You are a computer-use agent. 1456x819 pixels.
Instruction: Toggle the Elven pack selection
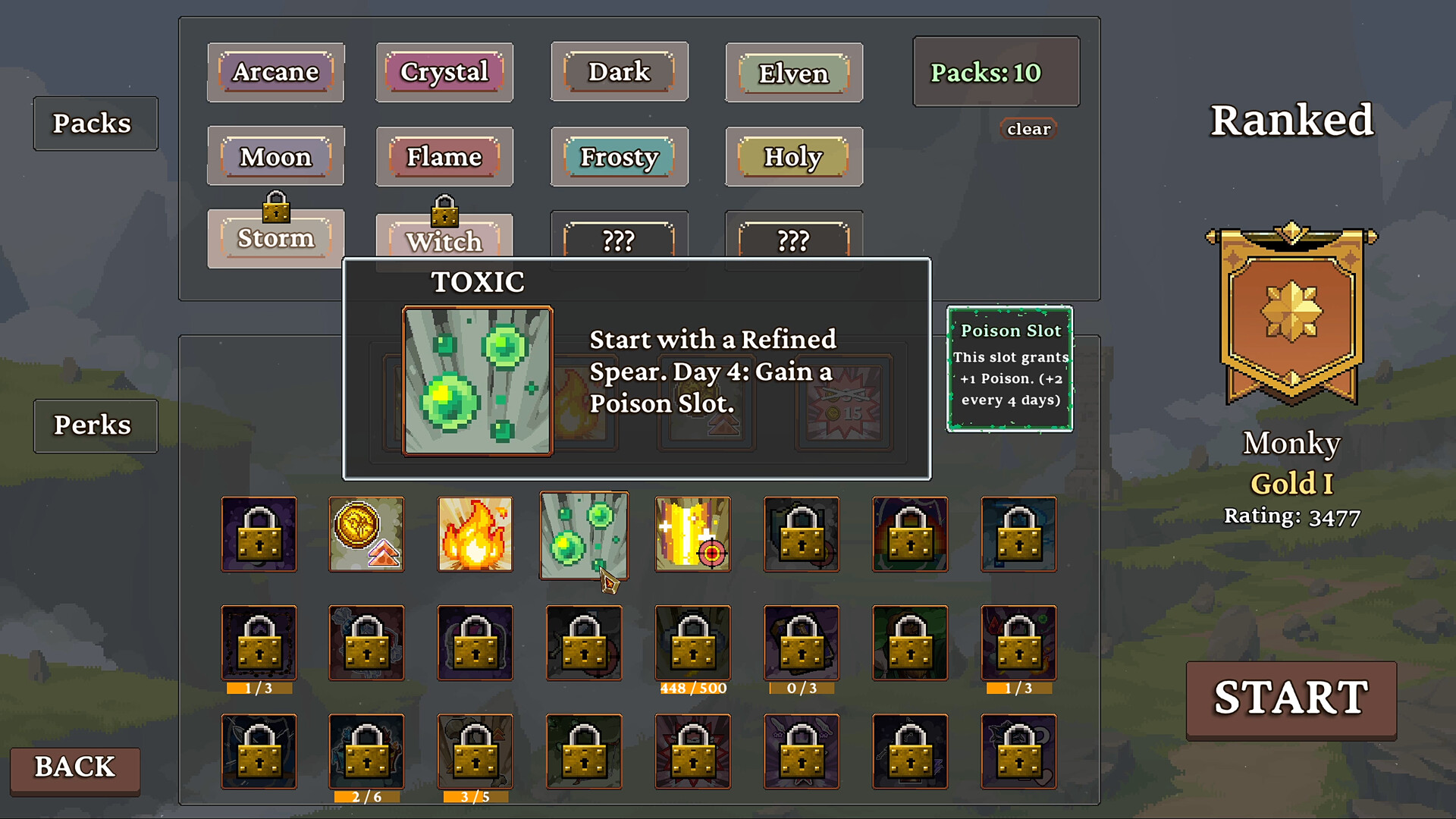click(x=793, y=73)
